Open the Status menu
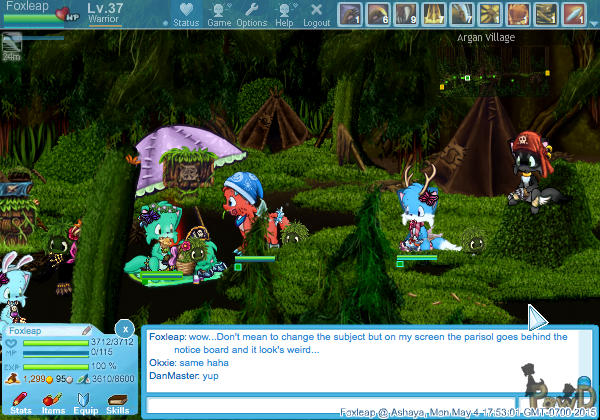The width and height of the screenshot is (600, 420). (185, 14)
